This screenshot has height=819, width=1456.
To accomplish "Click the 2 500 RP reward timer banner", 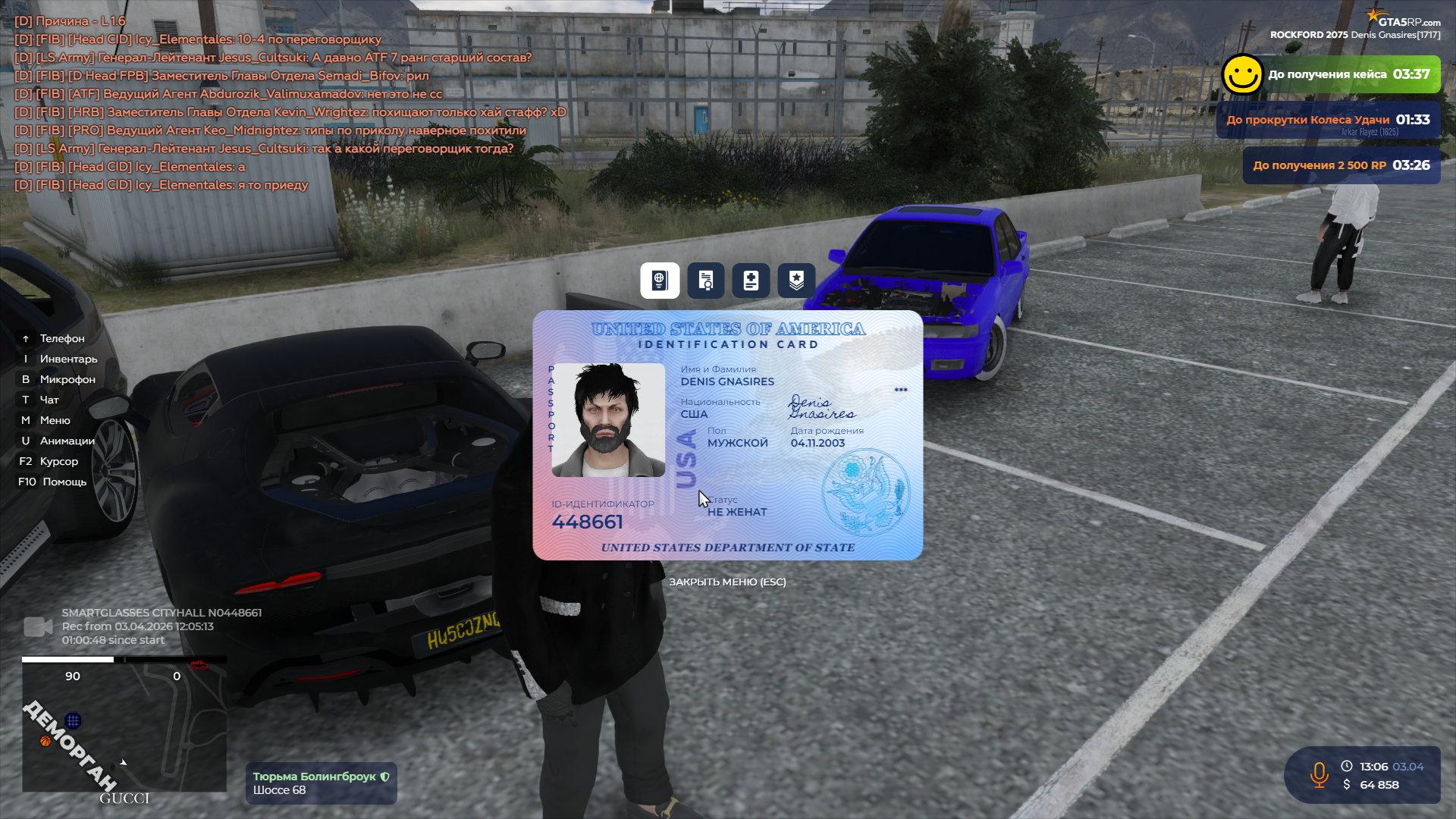I will coord(1341,165).
